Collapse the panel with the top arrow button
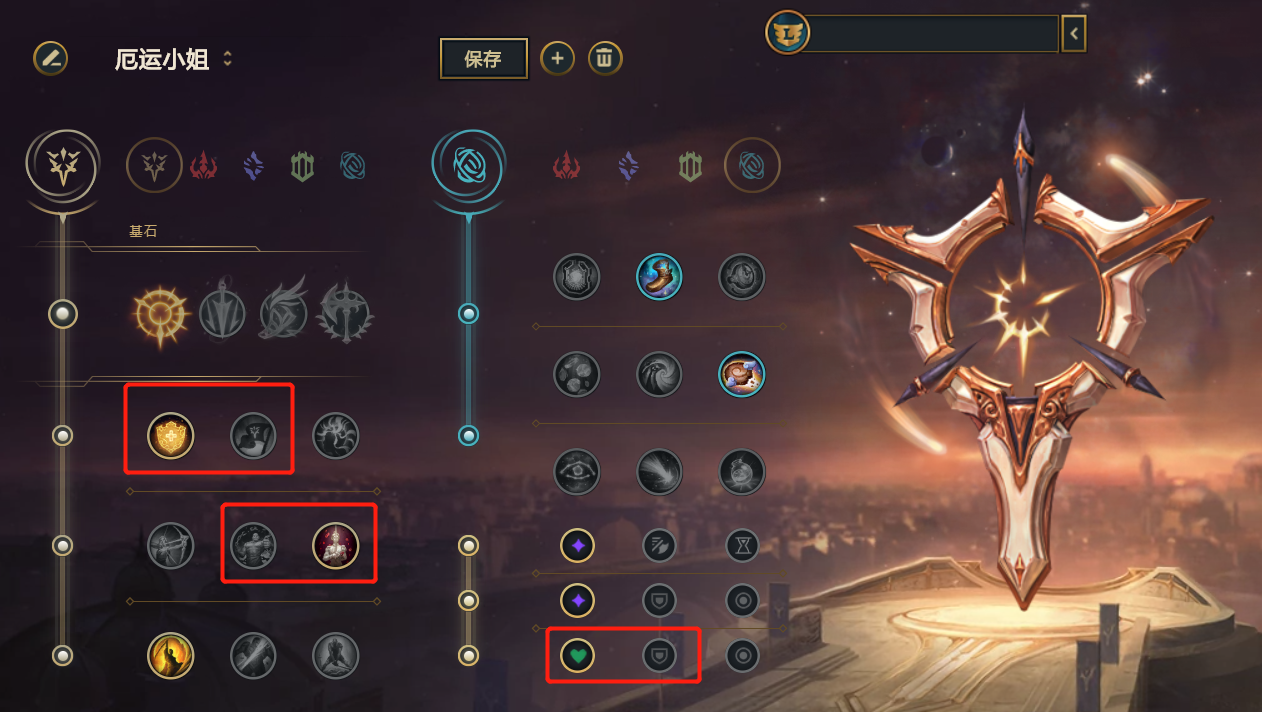The image size is (1262, 712). pyautogui.click(x=1073, y=33)
